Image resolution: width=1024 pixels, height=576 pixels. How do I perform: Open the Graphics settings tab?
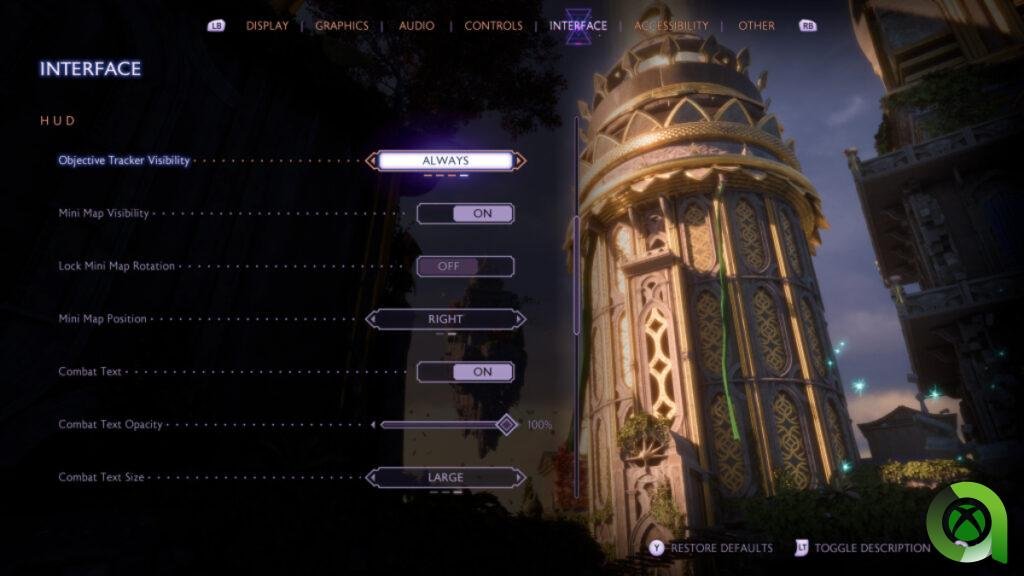click(342, 26)
